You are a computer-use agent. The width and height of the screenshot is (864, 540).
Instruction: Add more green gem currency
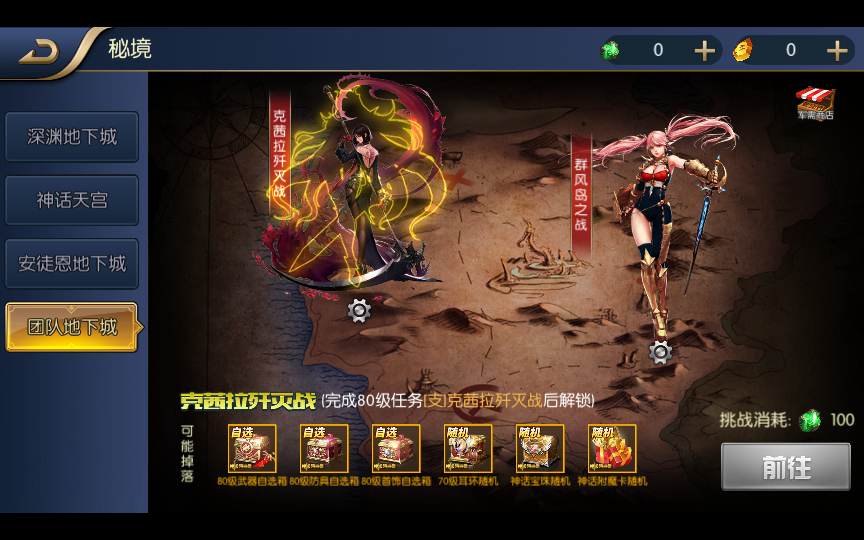point(704,51)
